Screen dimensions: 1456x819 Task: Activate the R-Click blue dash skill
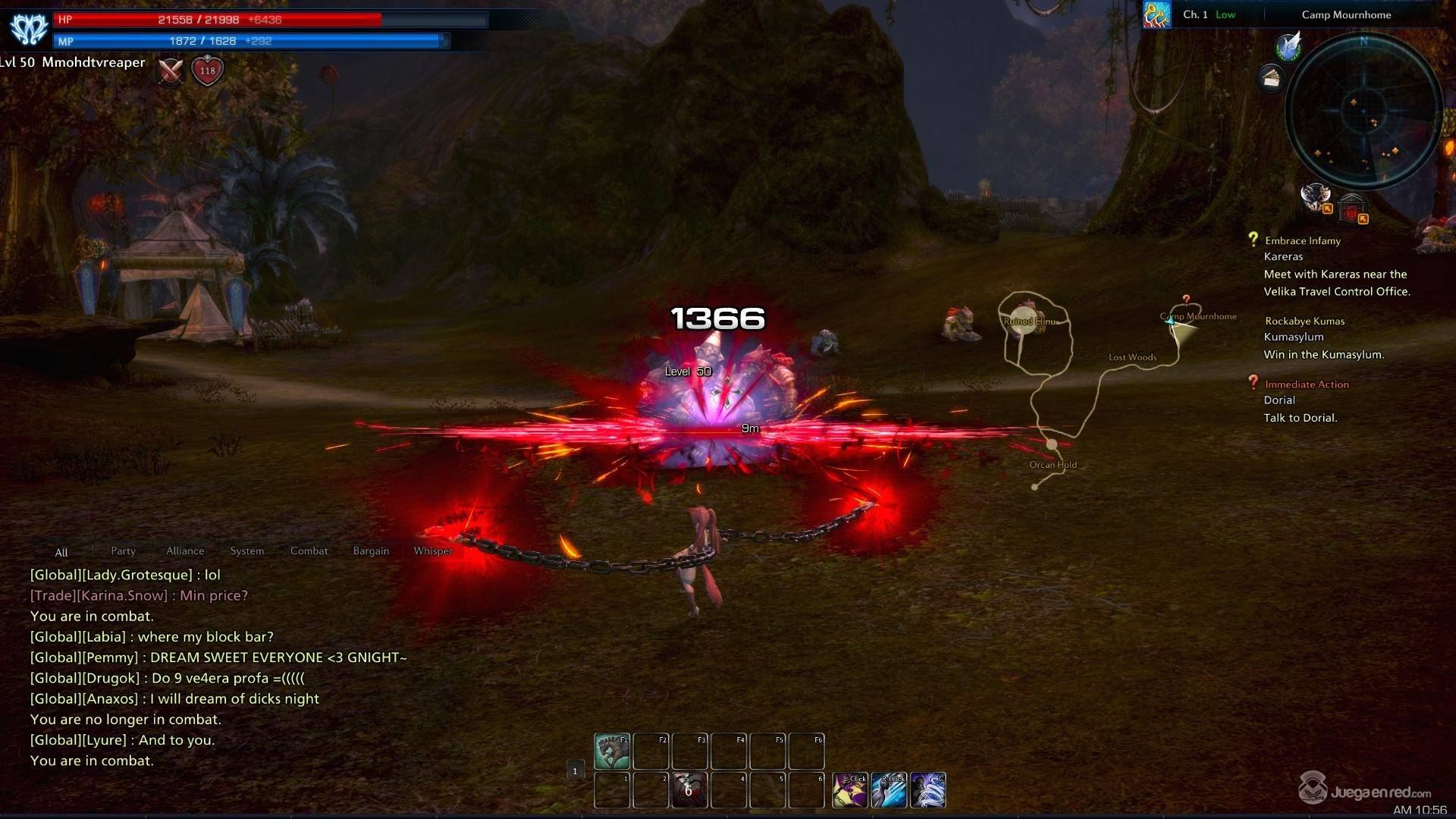tap(889, 790)
